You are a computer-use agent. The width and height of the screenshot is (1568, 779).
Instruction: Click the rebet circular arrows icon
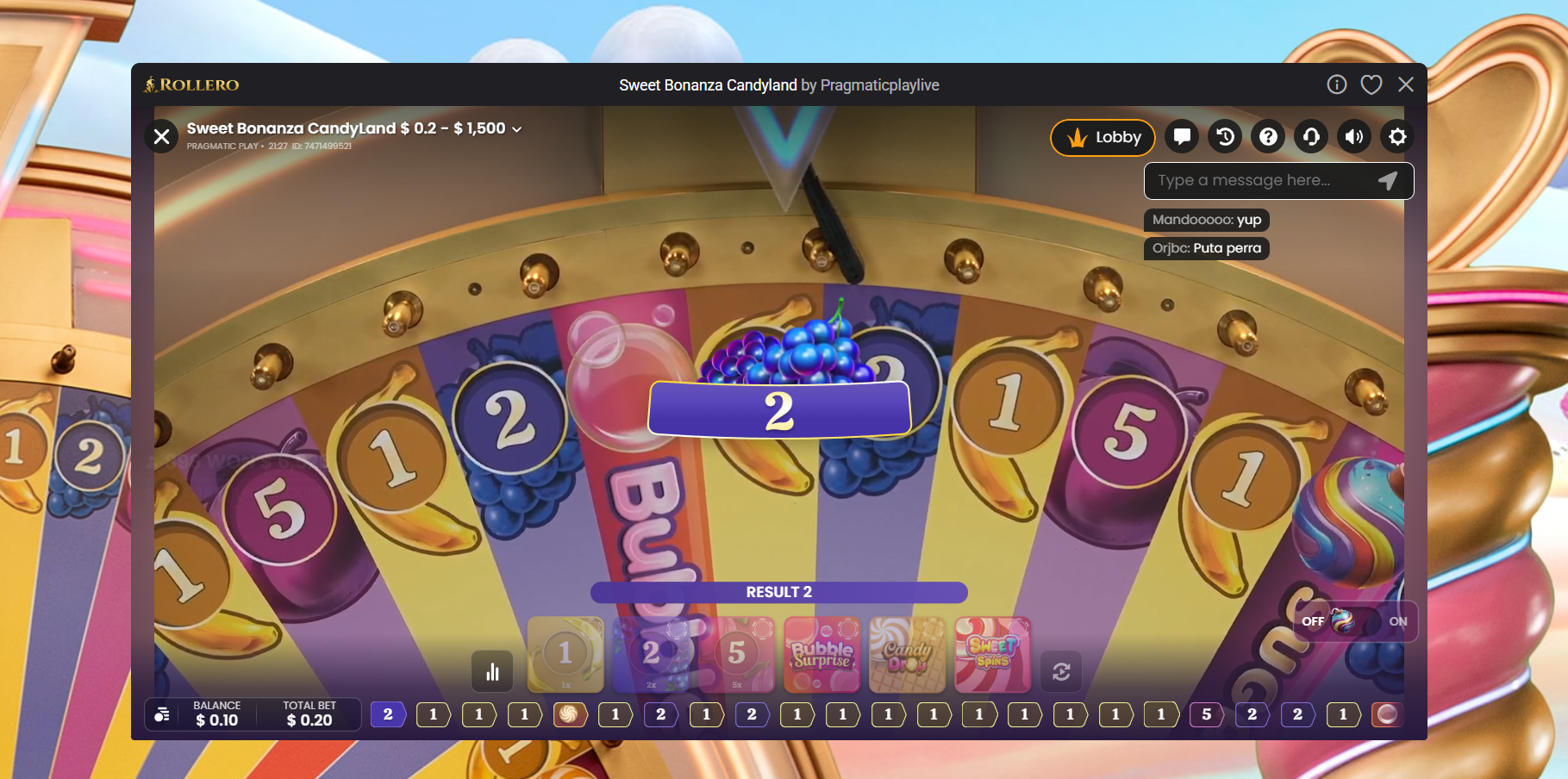1061,671
